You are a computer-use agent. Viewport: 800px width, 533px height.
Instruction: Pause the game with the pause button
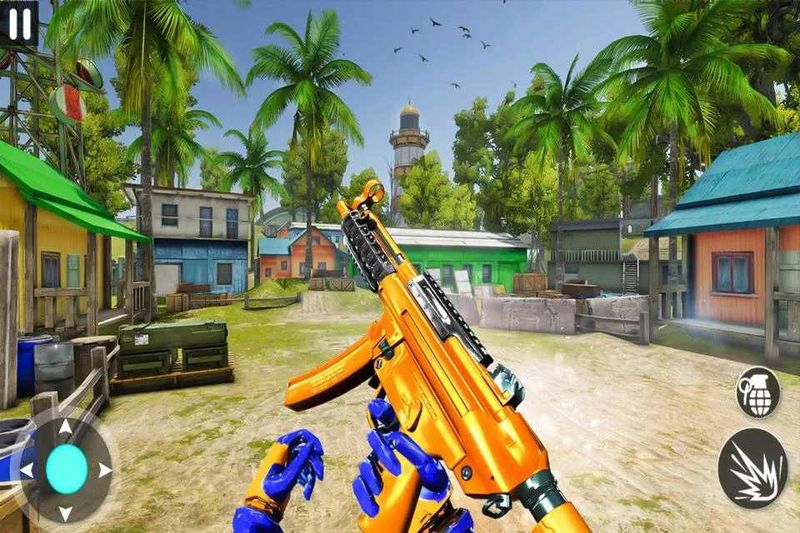tap(19, 23)
